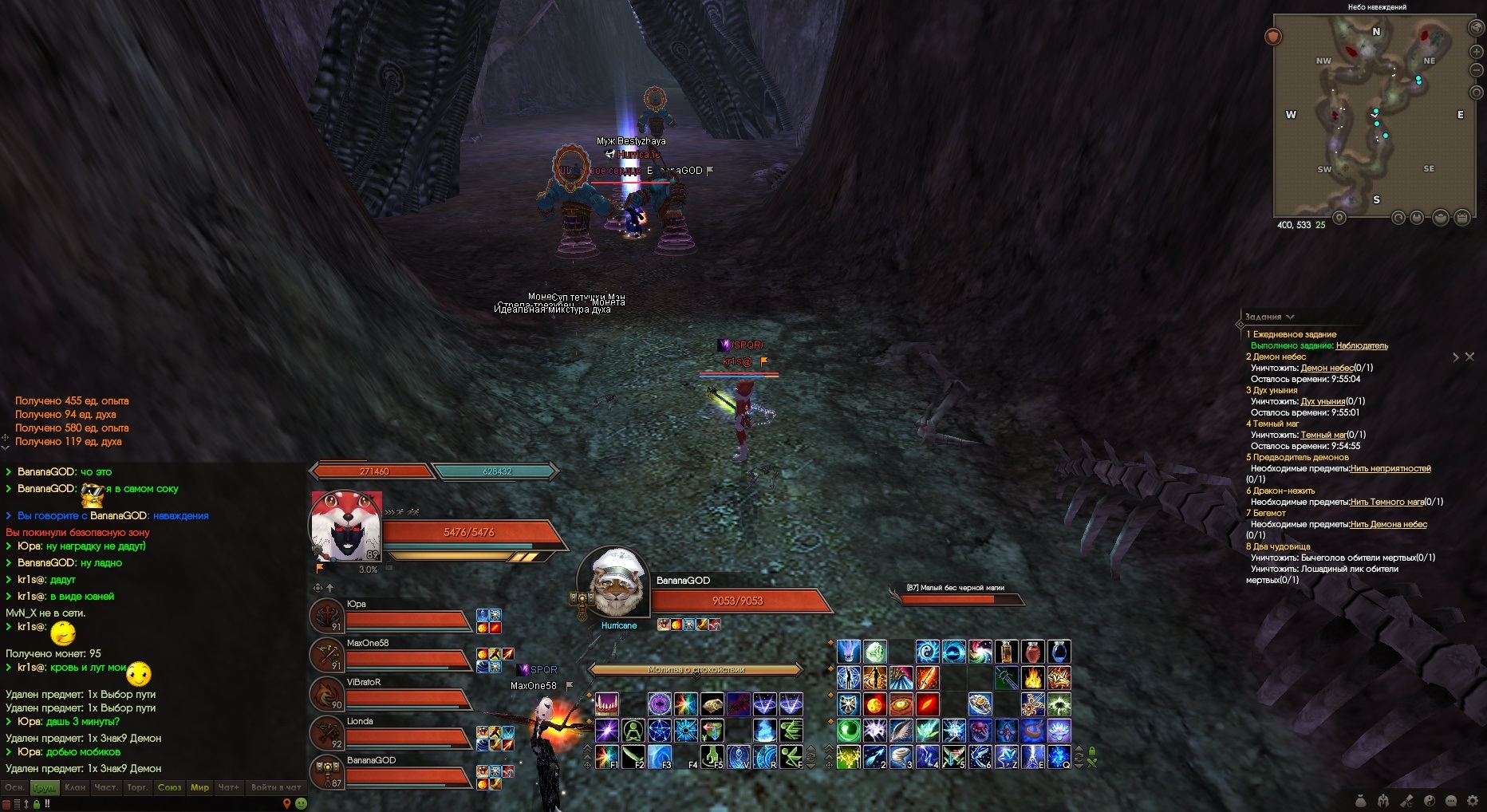Screen dimensions: 1487x812
Task: Activate the flame skill icon
Action: pos(1032,679)
